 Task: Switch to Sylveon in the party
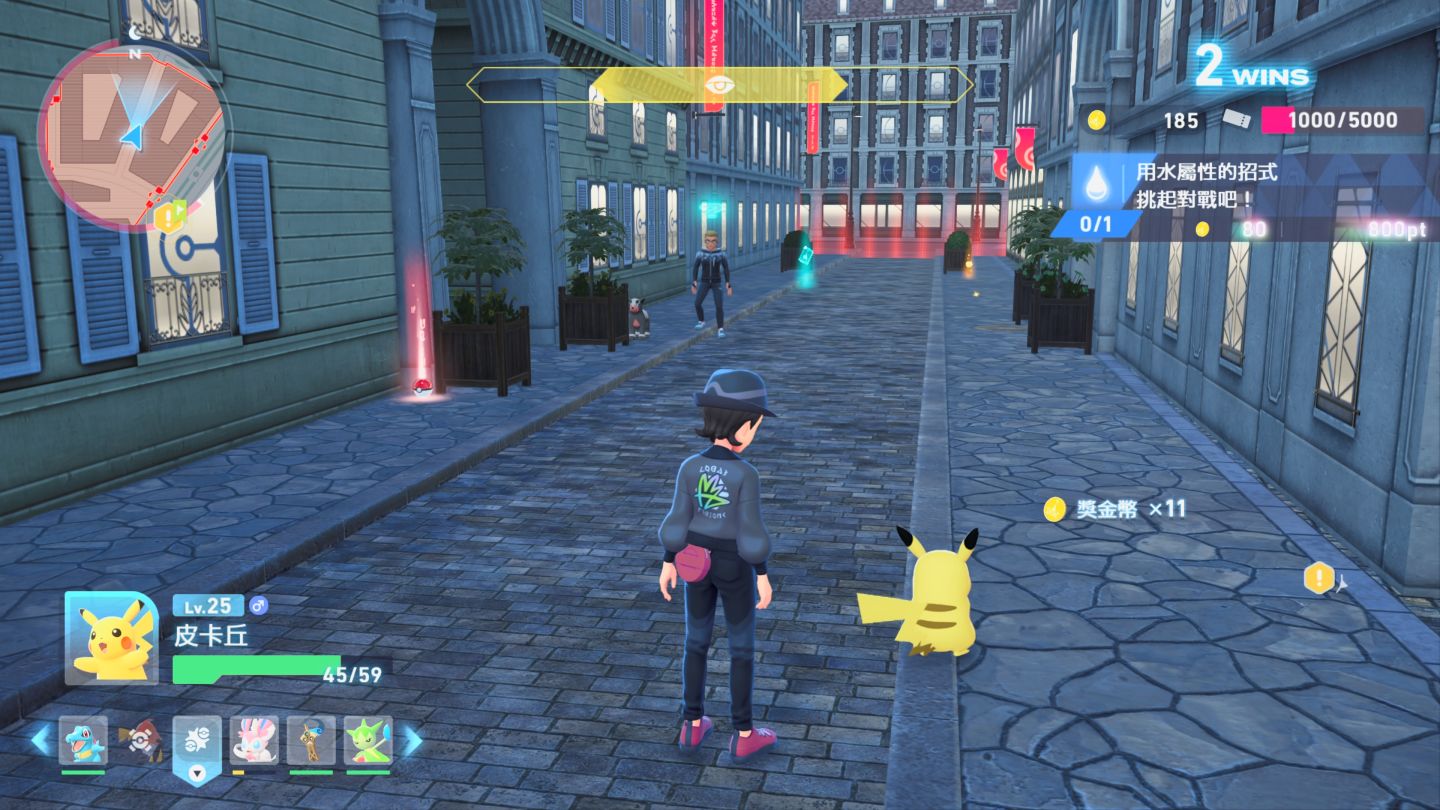(254, 741)
